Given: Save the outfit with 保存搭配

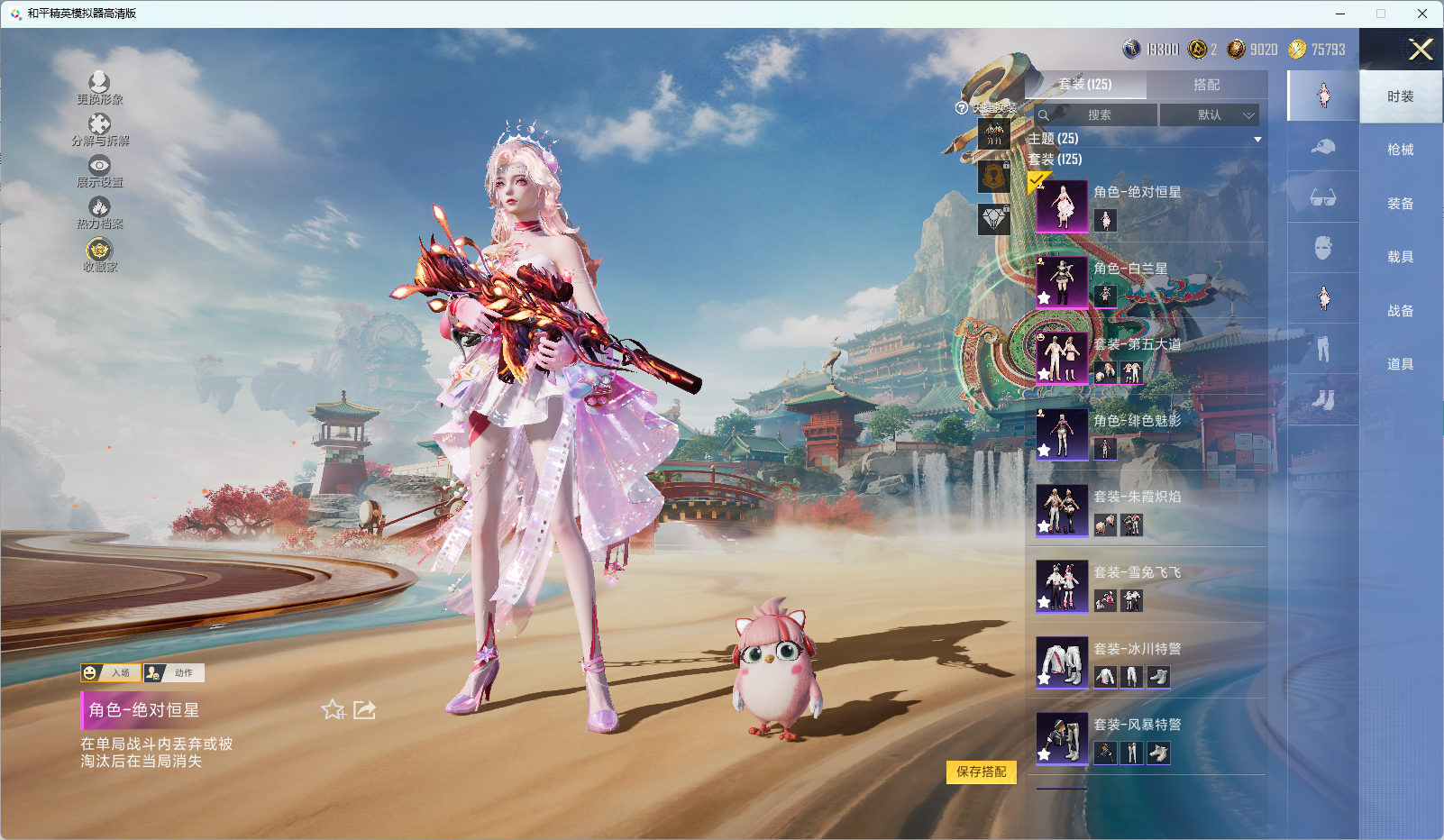Looking at the screenshot, I should [x=981, y=772].
